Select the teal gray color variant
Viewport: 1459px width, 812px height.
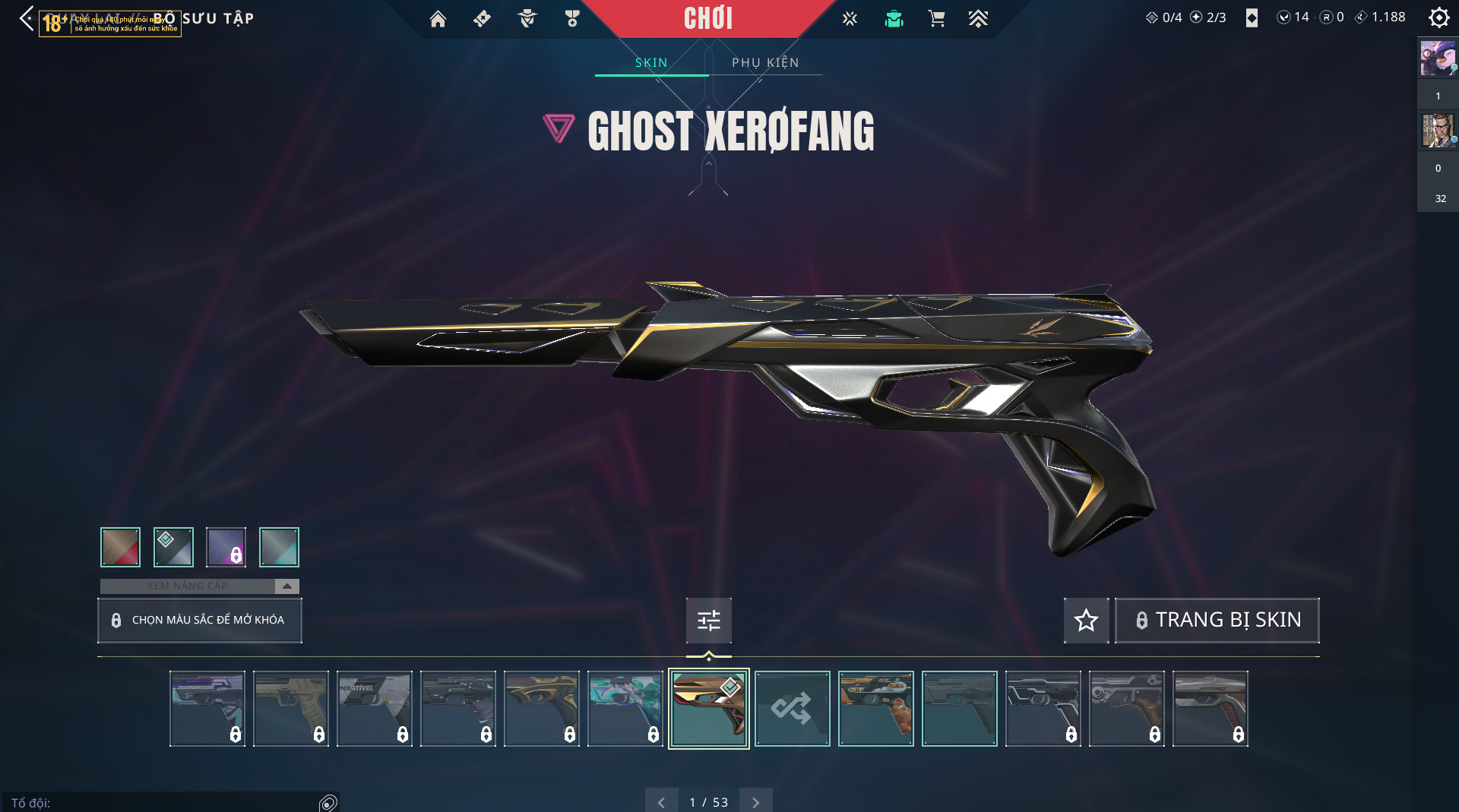[279, 547]
